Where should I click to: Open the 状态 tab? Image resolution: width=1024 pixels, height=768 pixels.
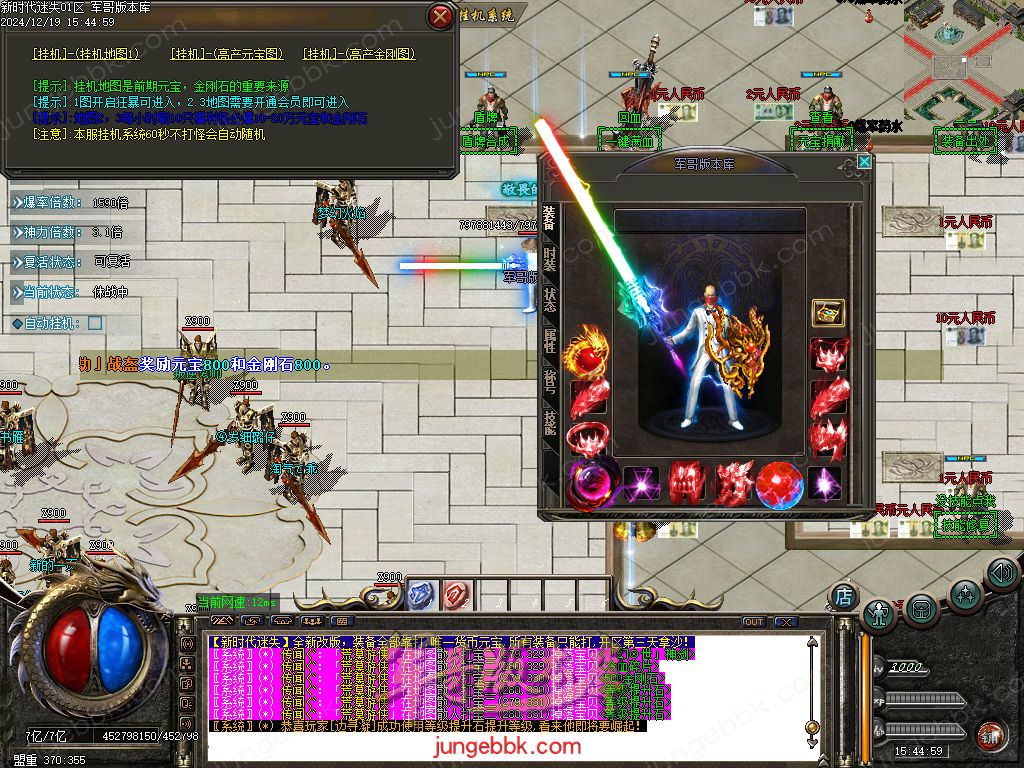click(550, 299)
